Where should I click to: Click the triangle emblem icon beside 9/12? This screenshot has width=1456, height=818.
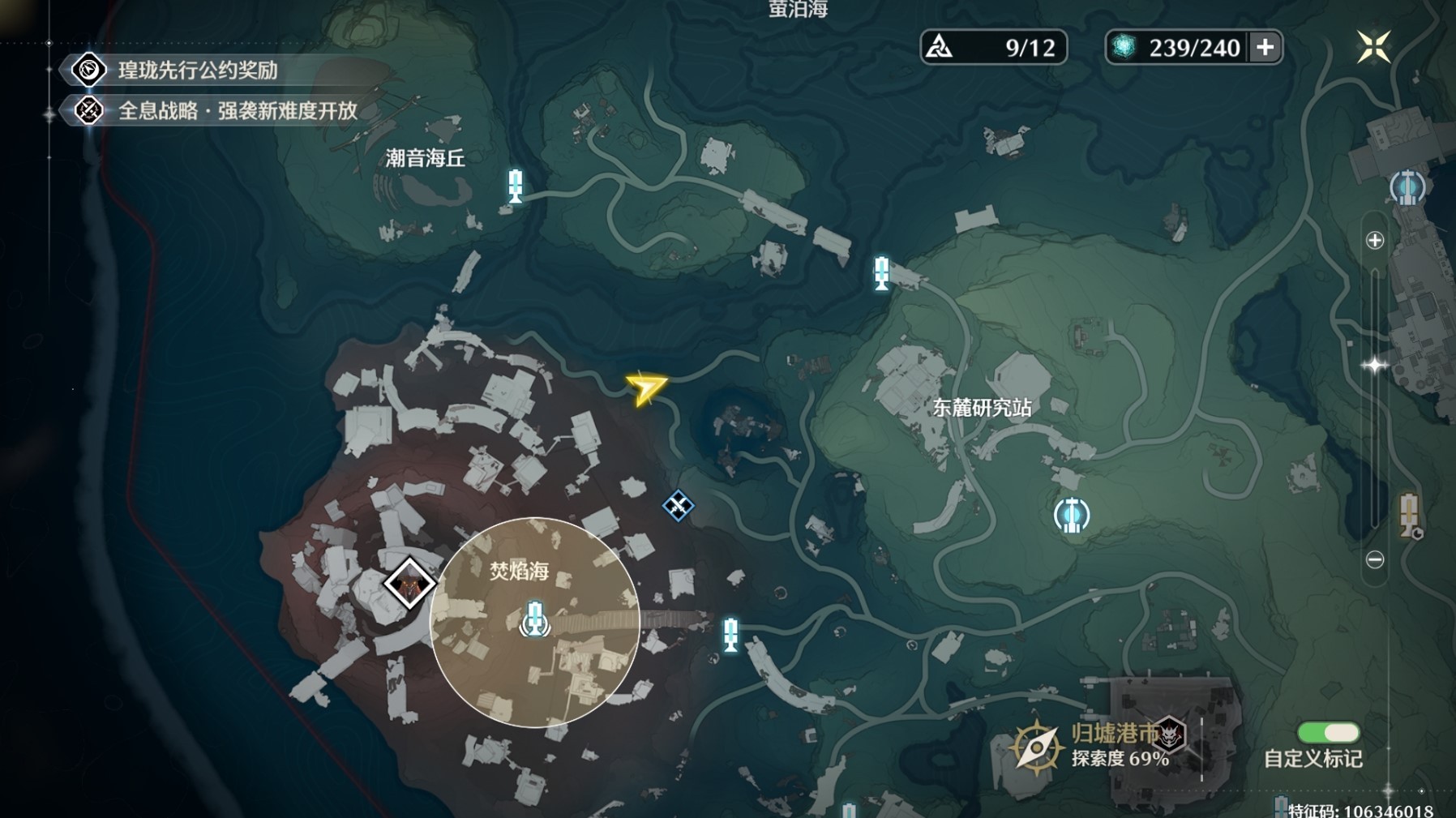pyautogui.click(x=939, y=47)
